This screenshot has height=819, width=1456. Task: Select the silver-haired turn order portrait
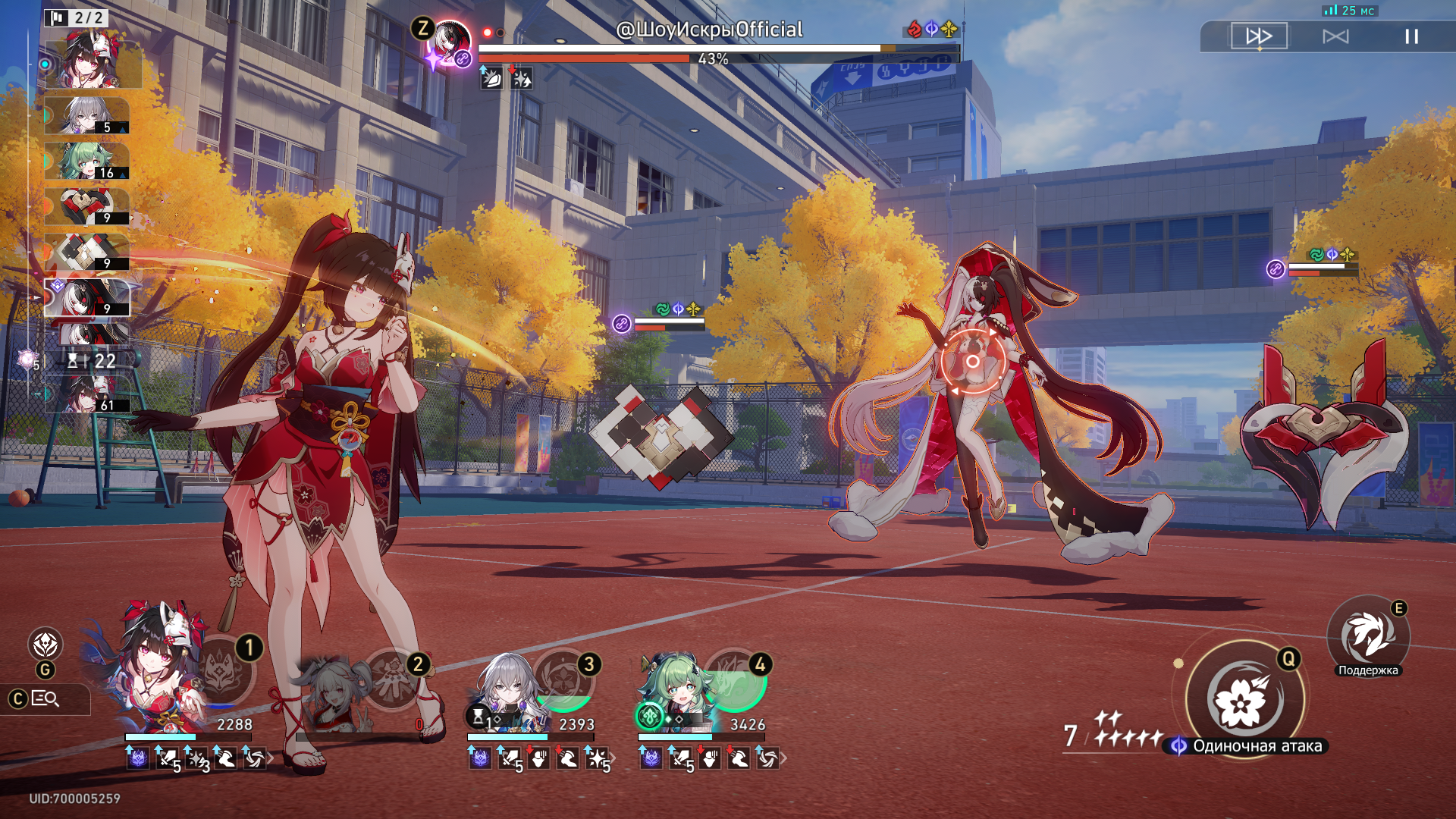tap(86, 116)
